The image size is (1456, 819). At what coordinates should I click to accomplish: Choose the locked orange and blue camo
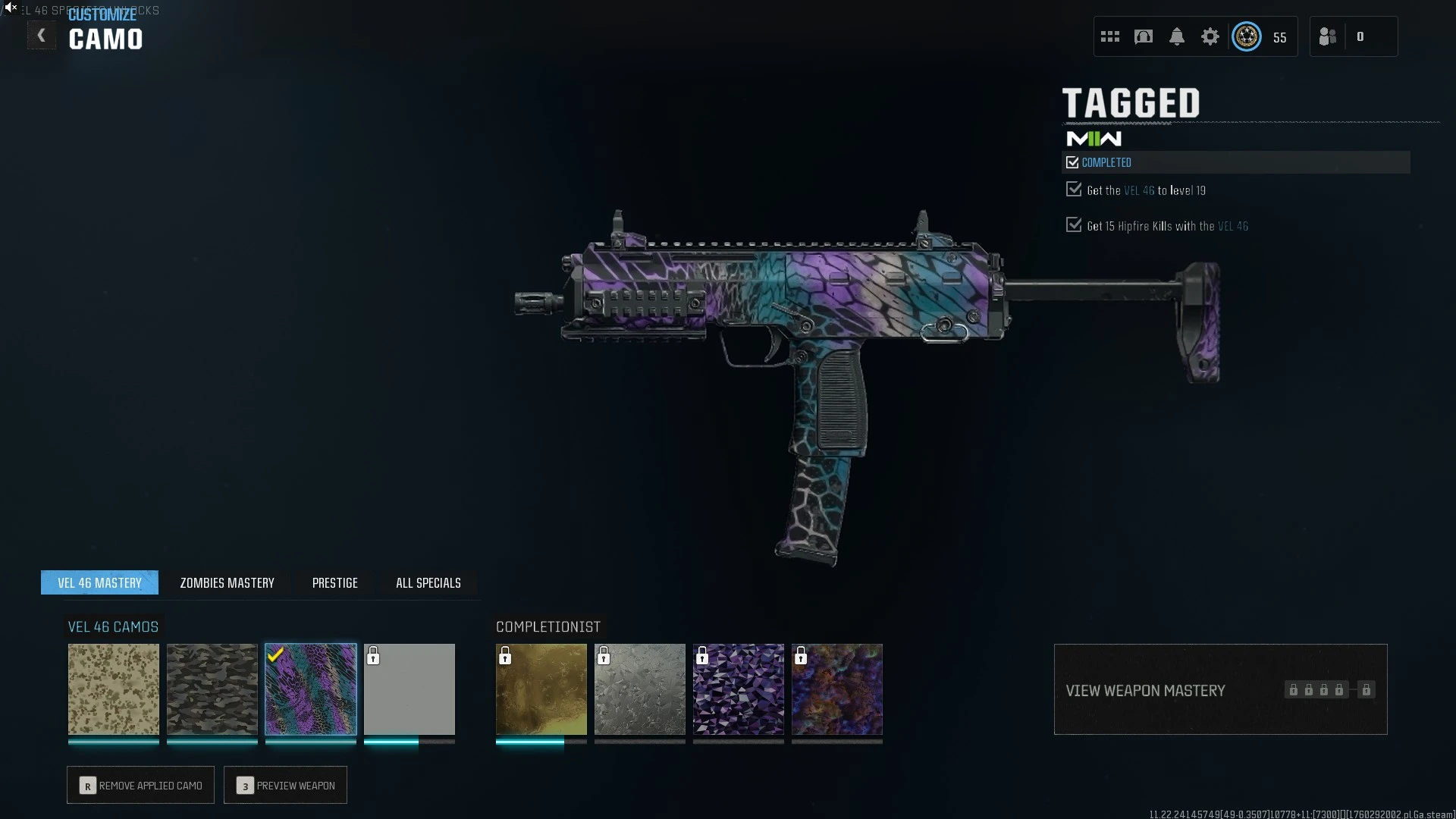point(837,689)
